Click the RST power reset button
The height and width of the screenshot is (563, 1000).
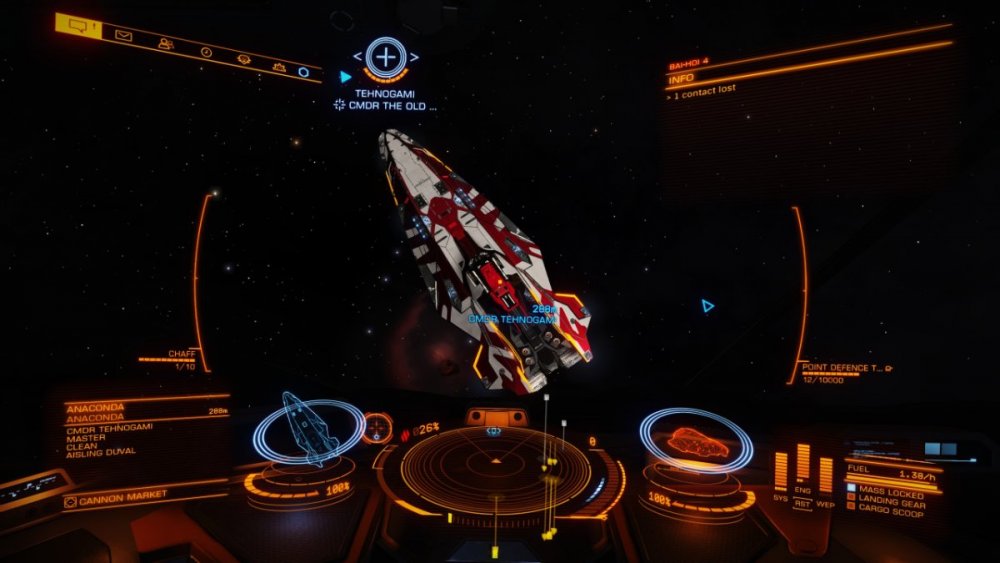[x=802, y=504]
